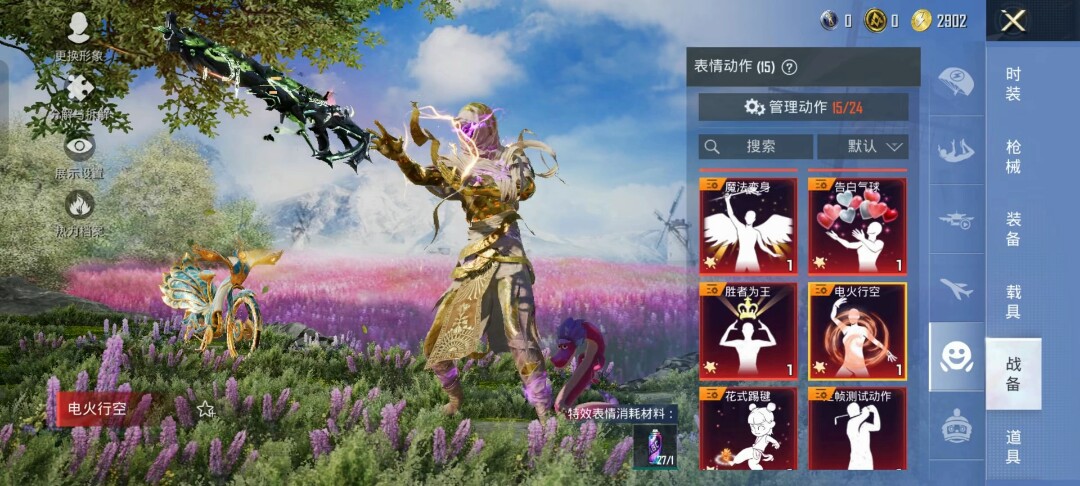Click the 搜索 emote search field
Screen dimensions: 1080x486
[x=755, y=146]
